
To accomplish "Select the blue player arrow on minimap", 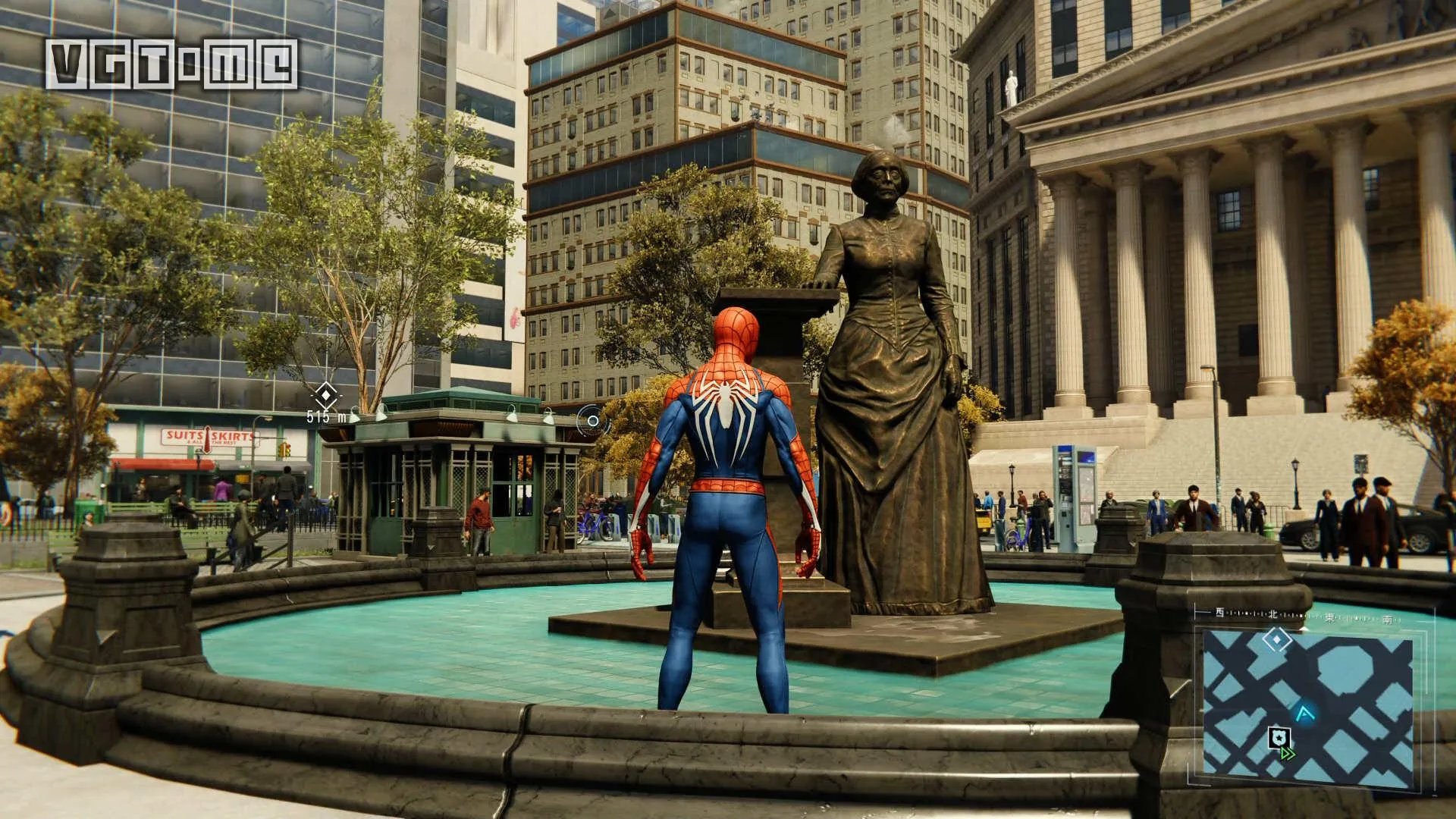I will [1305, 714].
